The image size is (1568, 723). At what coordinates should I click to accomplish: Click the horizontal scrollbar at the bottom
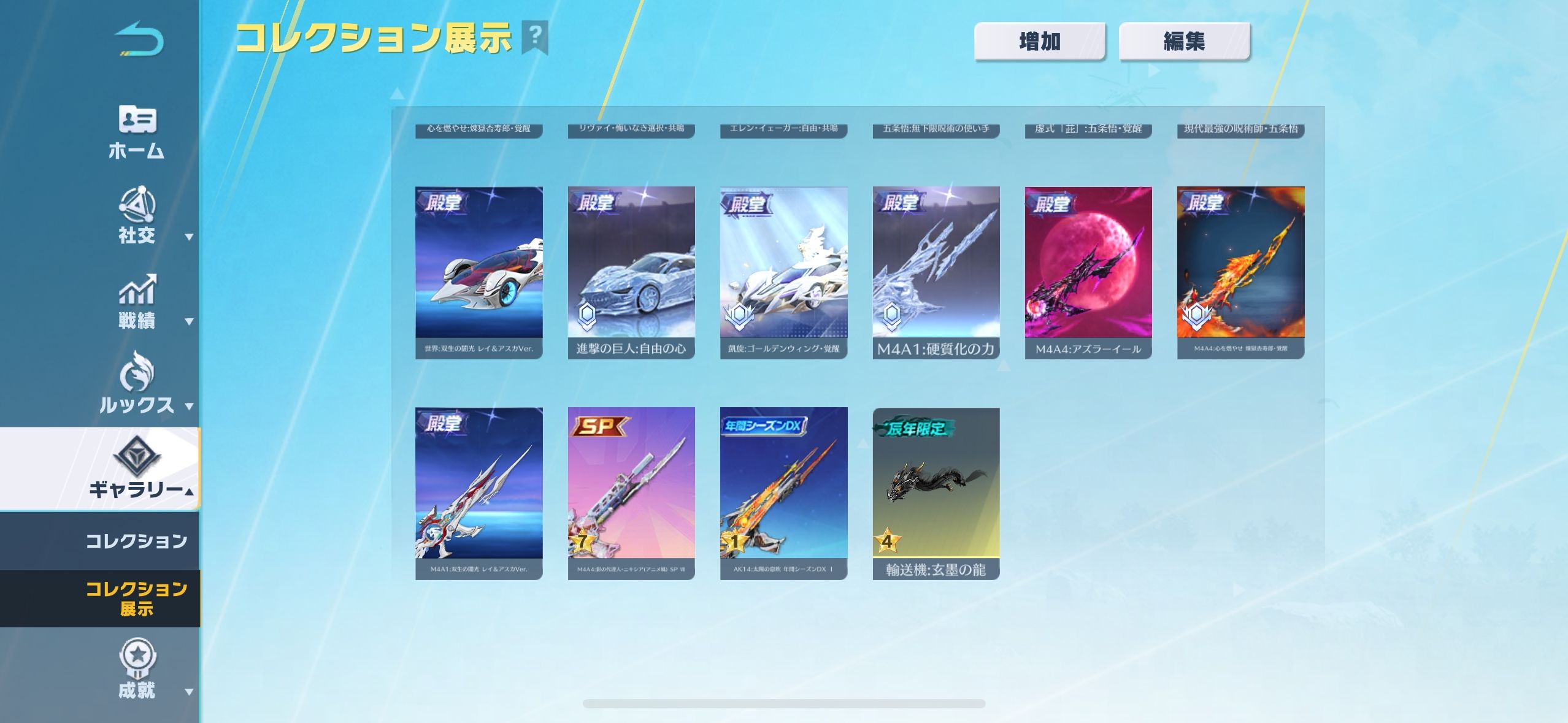[x=783, y=703]
